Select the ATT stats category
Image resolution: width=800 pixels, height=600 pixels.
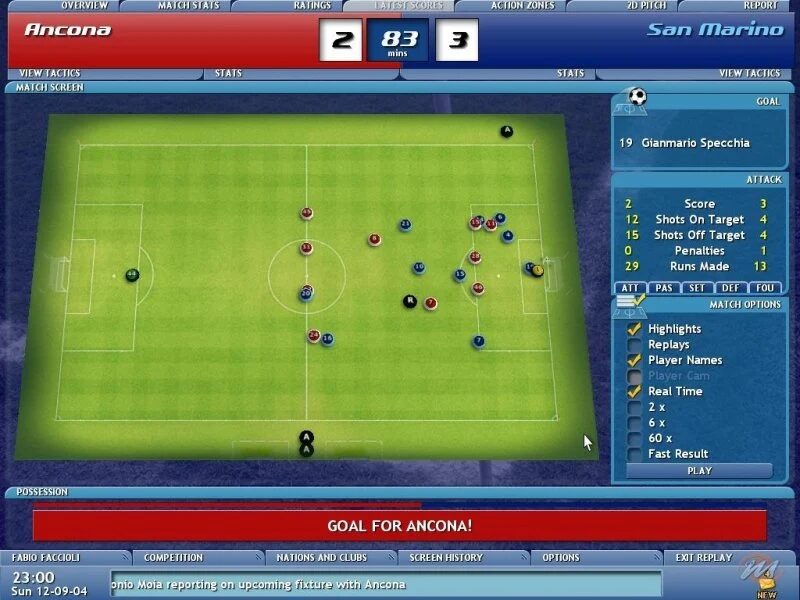coord(630,288)
